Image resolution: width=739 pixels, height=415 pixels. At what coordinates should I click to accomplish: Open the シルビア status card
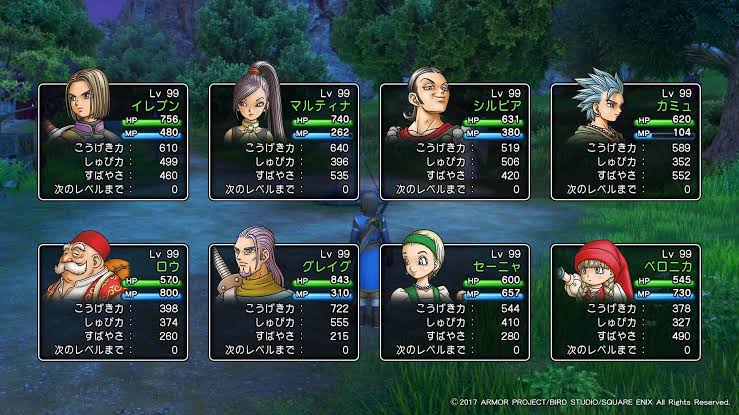click(x=455, y=140)
